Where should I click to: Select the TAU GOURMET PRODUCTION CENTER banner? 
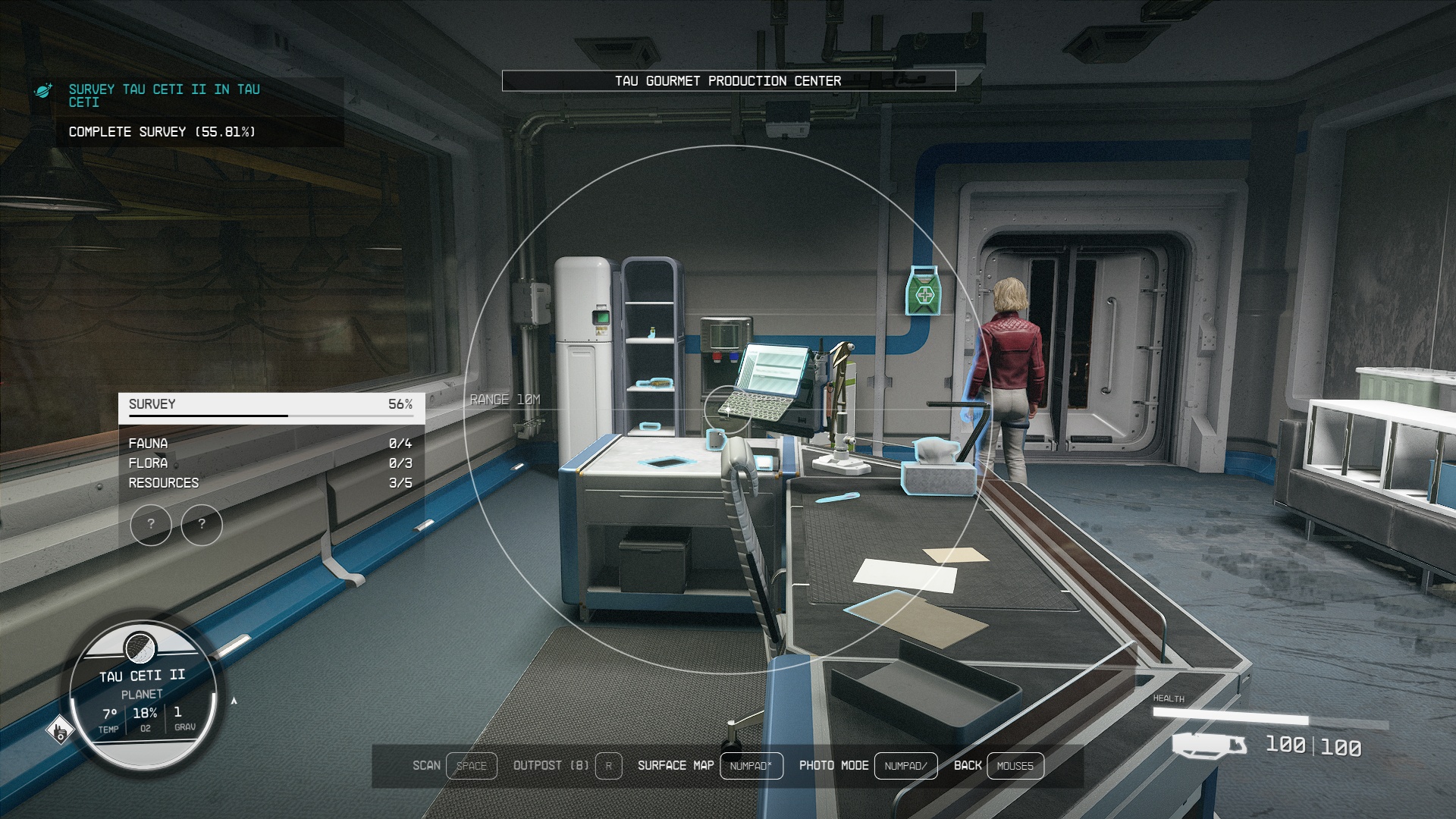[x=728, y=80]
